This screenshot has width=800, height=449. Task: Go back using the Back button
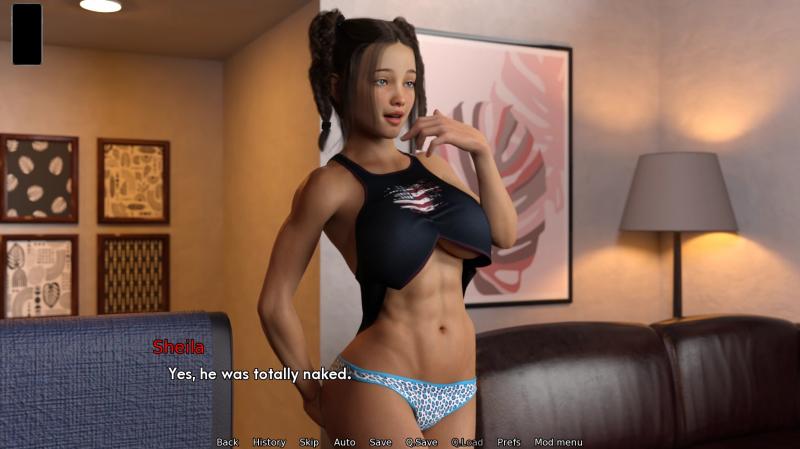click(x=227, y=442)
